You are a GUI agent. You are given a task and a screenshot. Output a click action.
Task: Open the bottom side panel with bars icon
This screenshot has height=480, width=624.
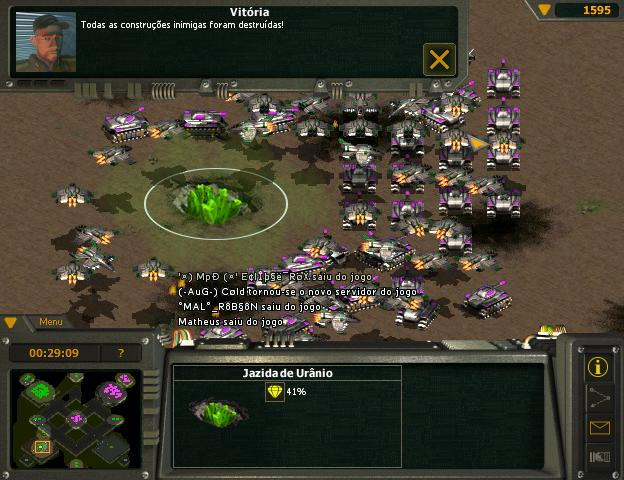(599, 457)
